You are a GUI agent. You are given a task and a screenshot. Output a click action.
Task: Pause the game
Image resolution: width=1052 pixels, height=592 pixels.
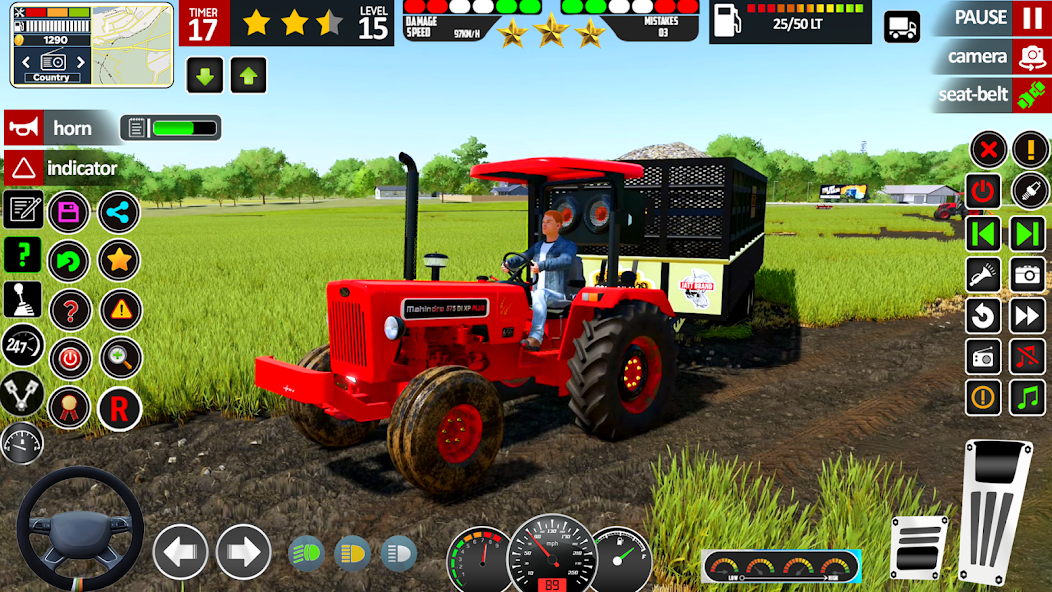(1030, 18)
